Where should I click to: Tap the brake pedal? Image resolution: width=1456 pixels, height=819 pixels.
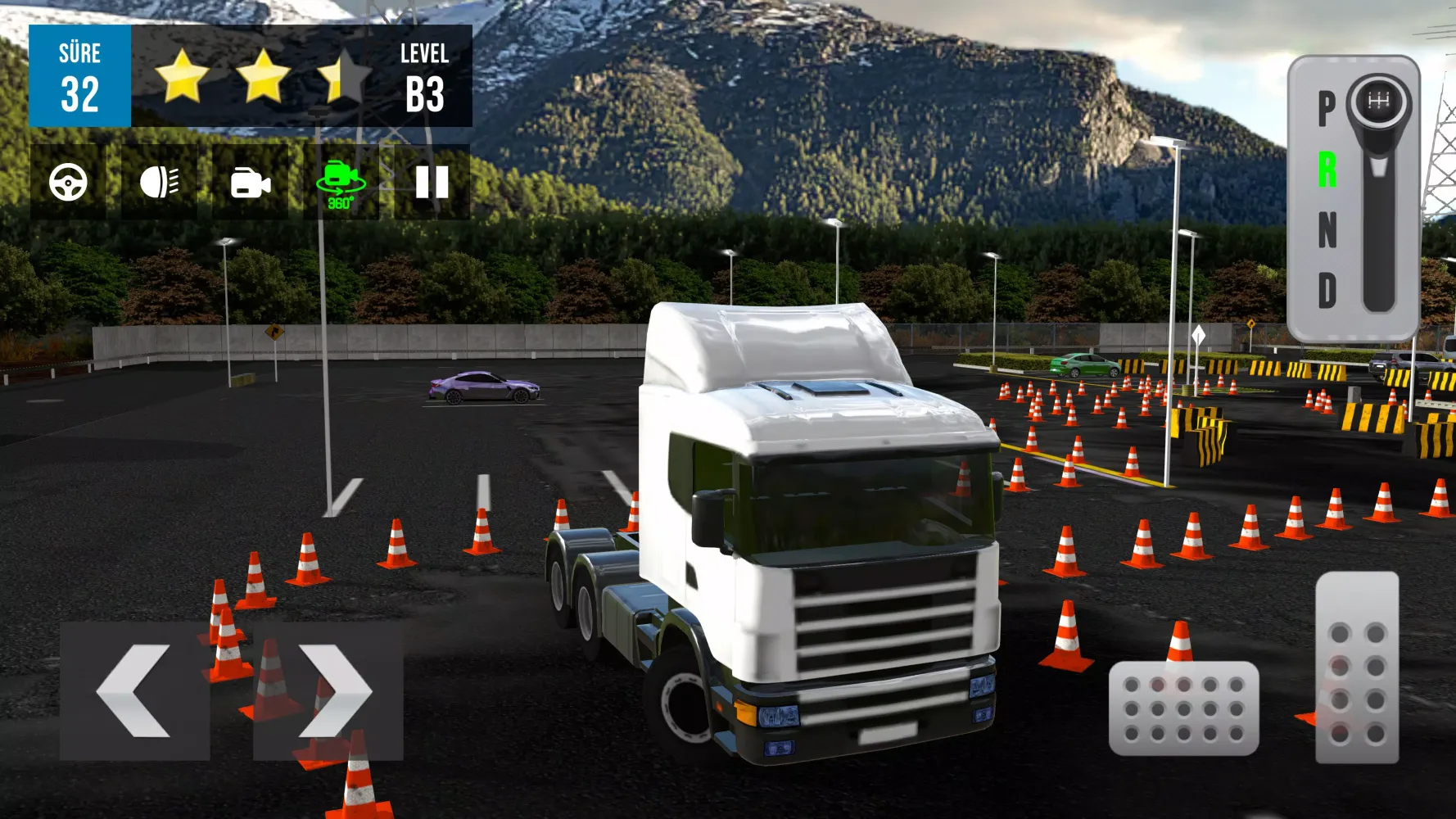[1183, 708]
